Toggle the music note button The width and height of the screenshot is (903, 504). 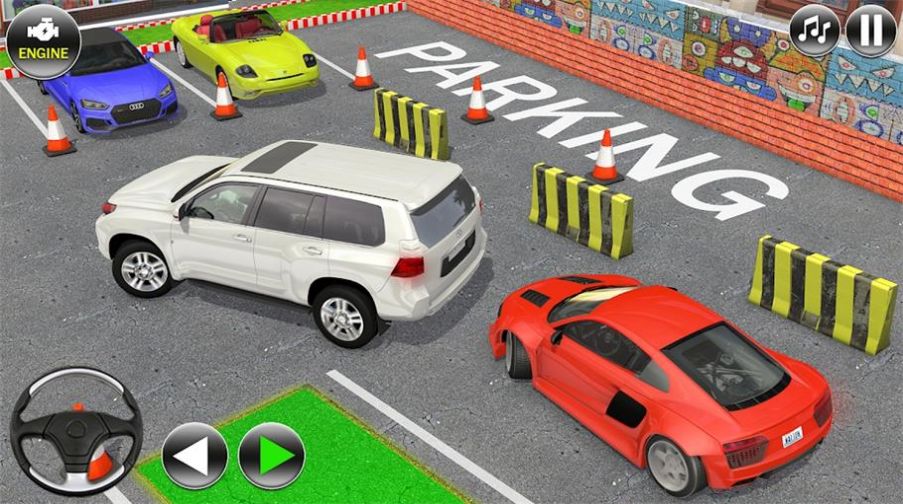(x=815, y=31)
